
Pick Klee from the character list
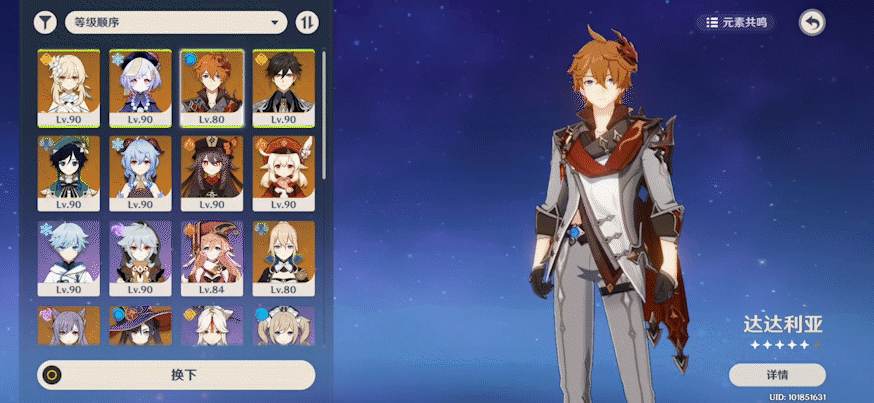tap(283, 172)
